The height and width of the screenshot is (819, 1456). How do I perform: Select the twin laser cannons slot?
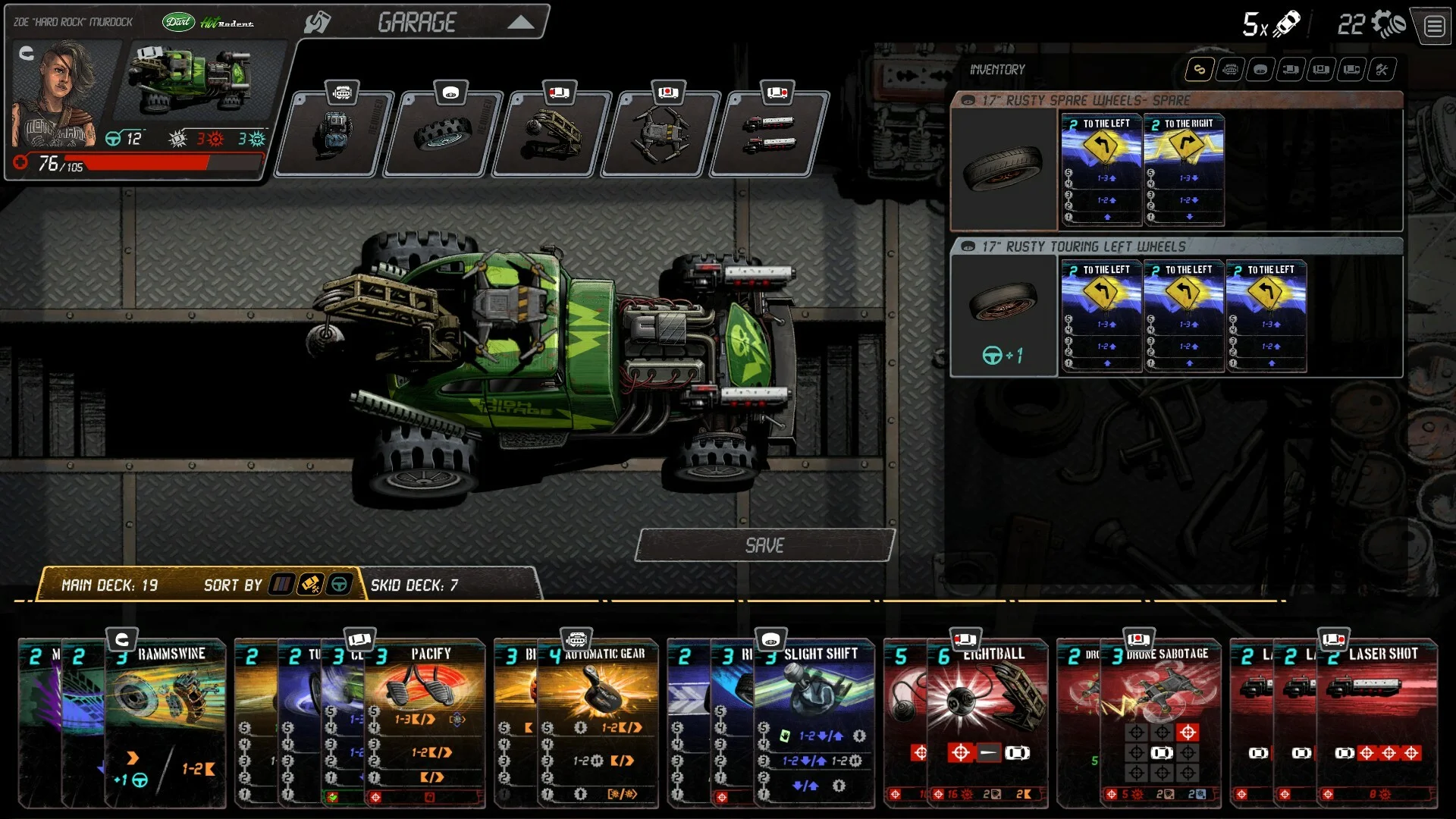768,134
